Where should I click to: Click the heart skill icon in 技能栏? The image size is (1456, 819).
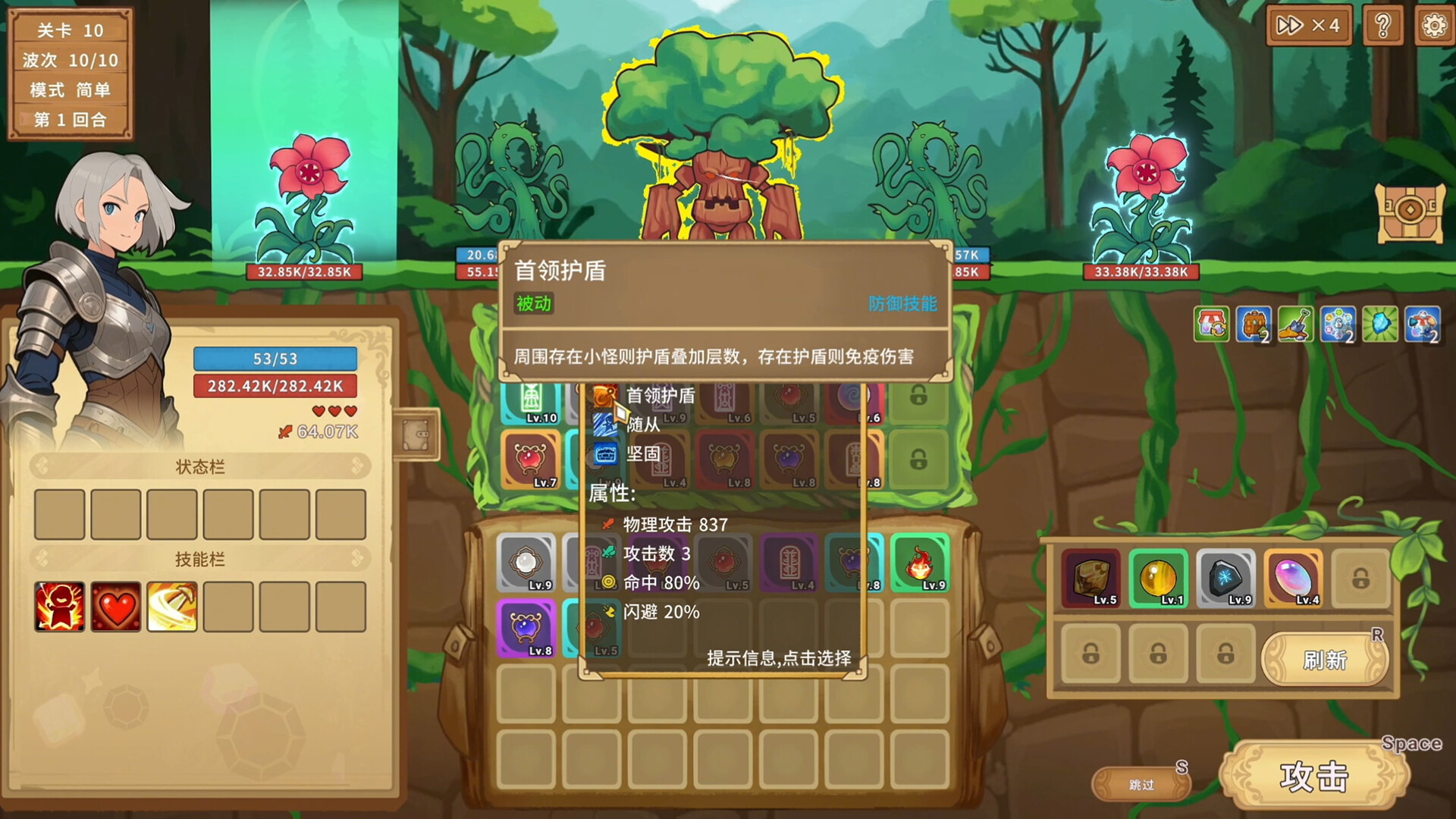click(115, 607)
